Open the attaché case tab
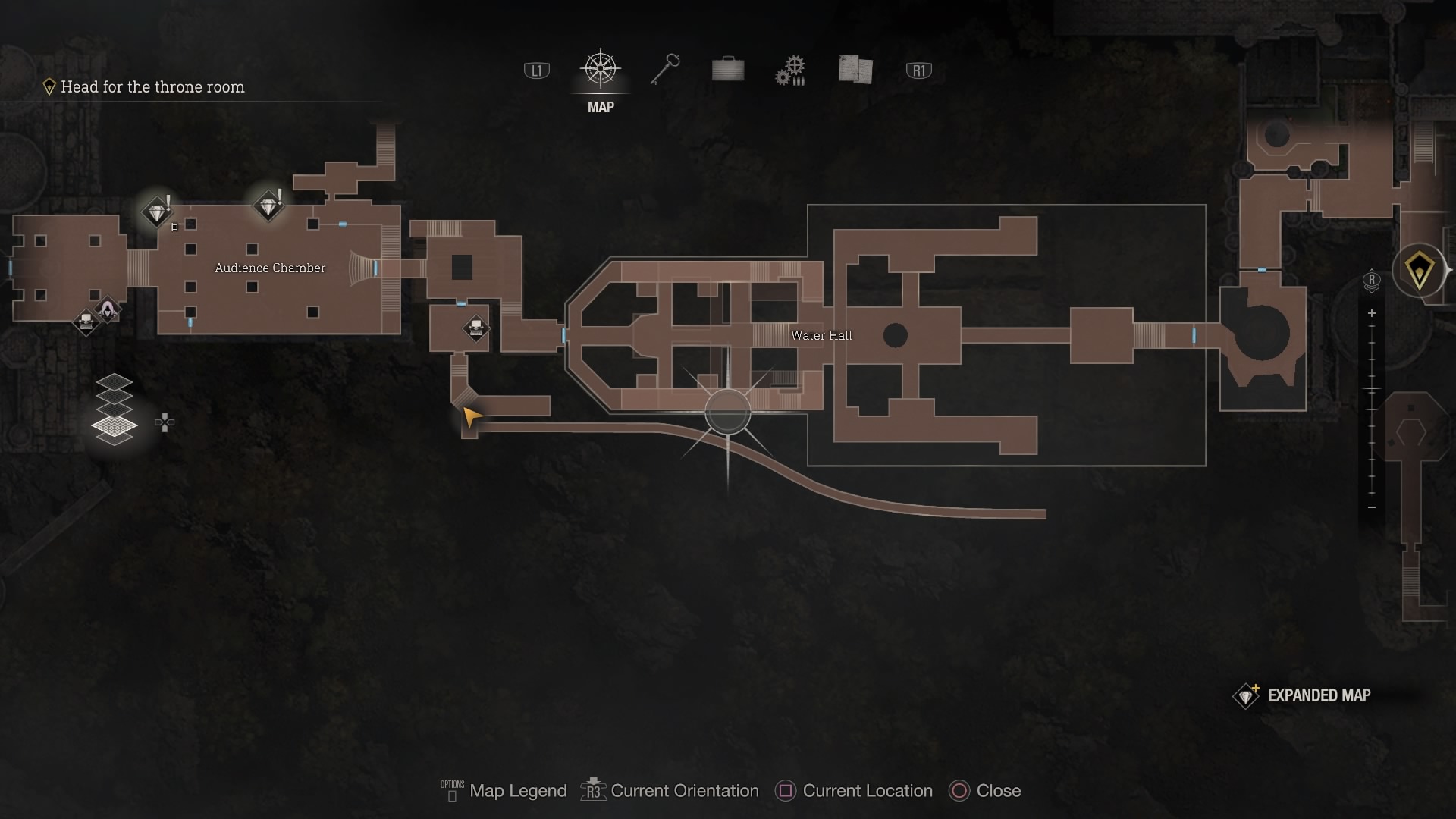This screenshot has width=1456, height=819. pyautogui.click(x=728, y=70)
